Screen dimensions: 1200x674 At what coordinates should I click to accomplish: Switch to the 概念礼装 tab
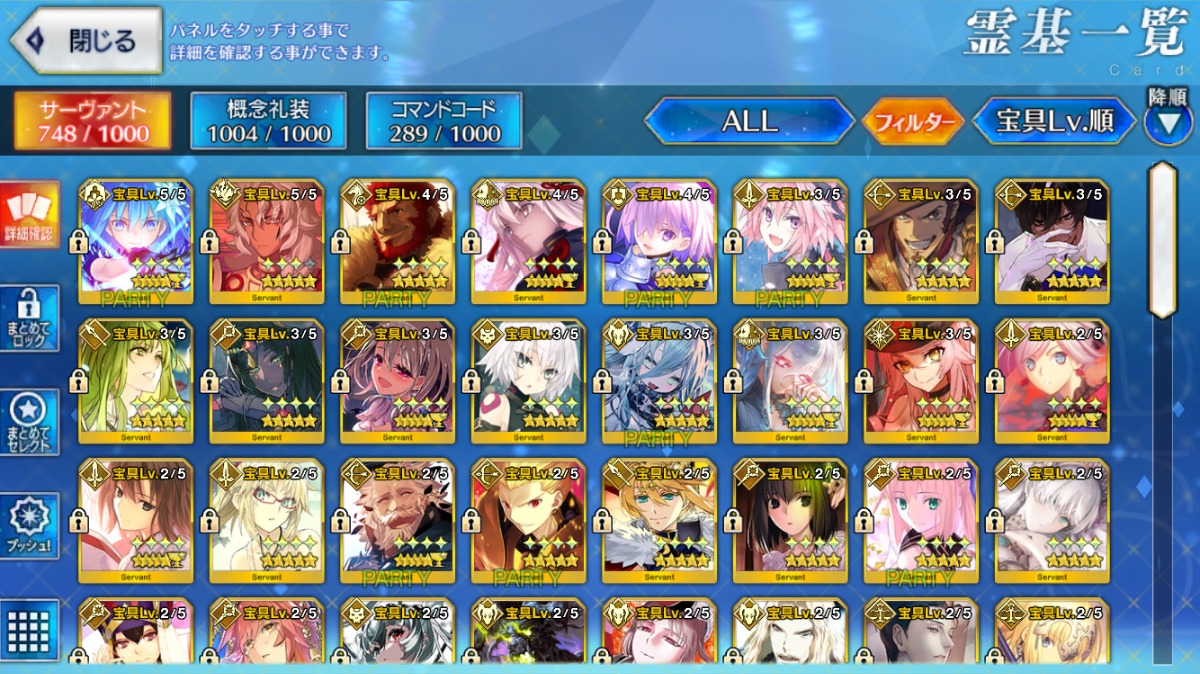(x=268, y=121)
